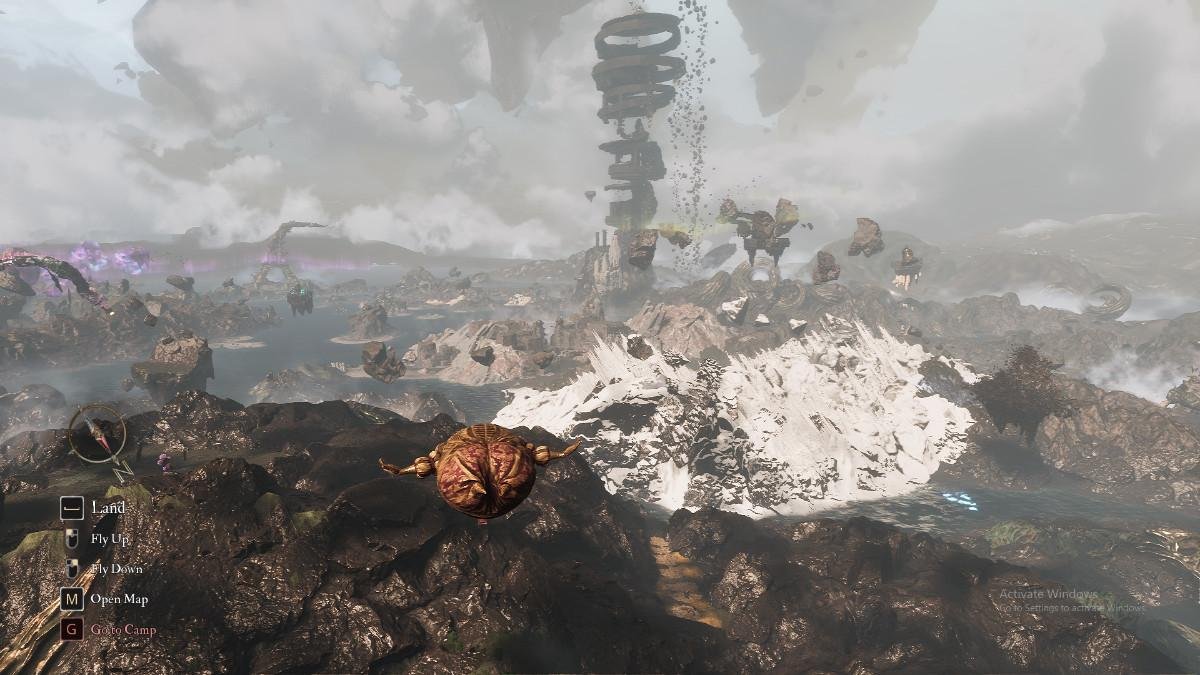Click the compass on the HUD
This screenshot has width=1200, height=675.
pos(98,433)
